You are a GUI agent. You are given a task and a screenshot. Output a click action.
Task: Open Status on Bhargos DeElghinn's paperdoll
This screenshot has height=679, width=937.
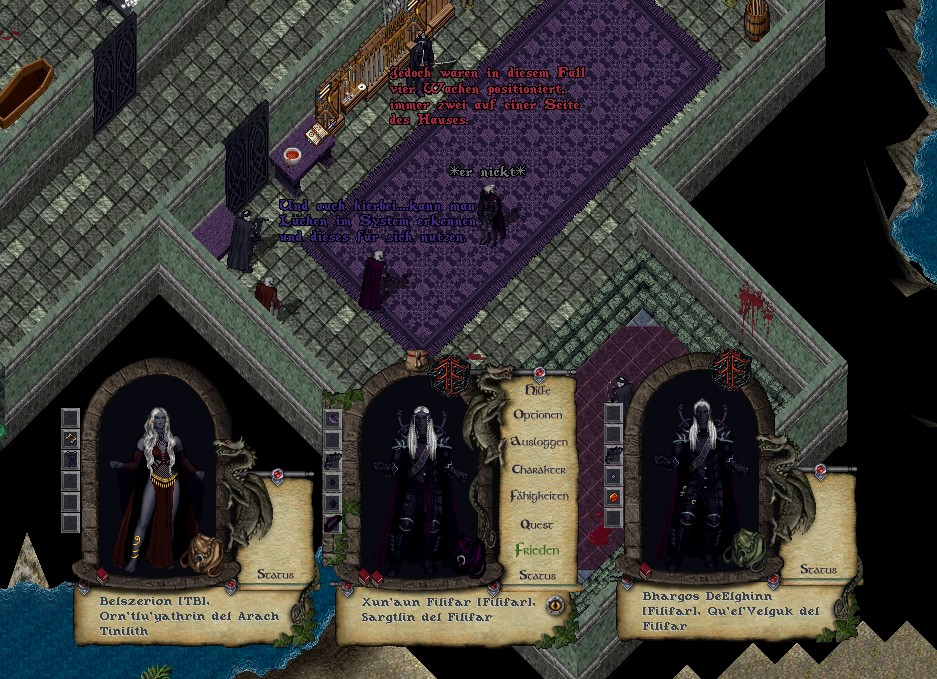pos(818,570)
